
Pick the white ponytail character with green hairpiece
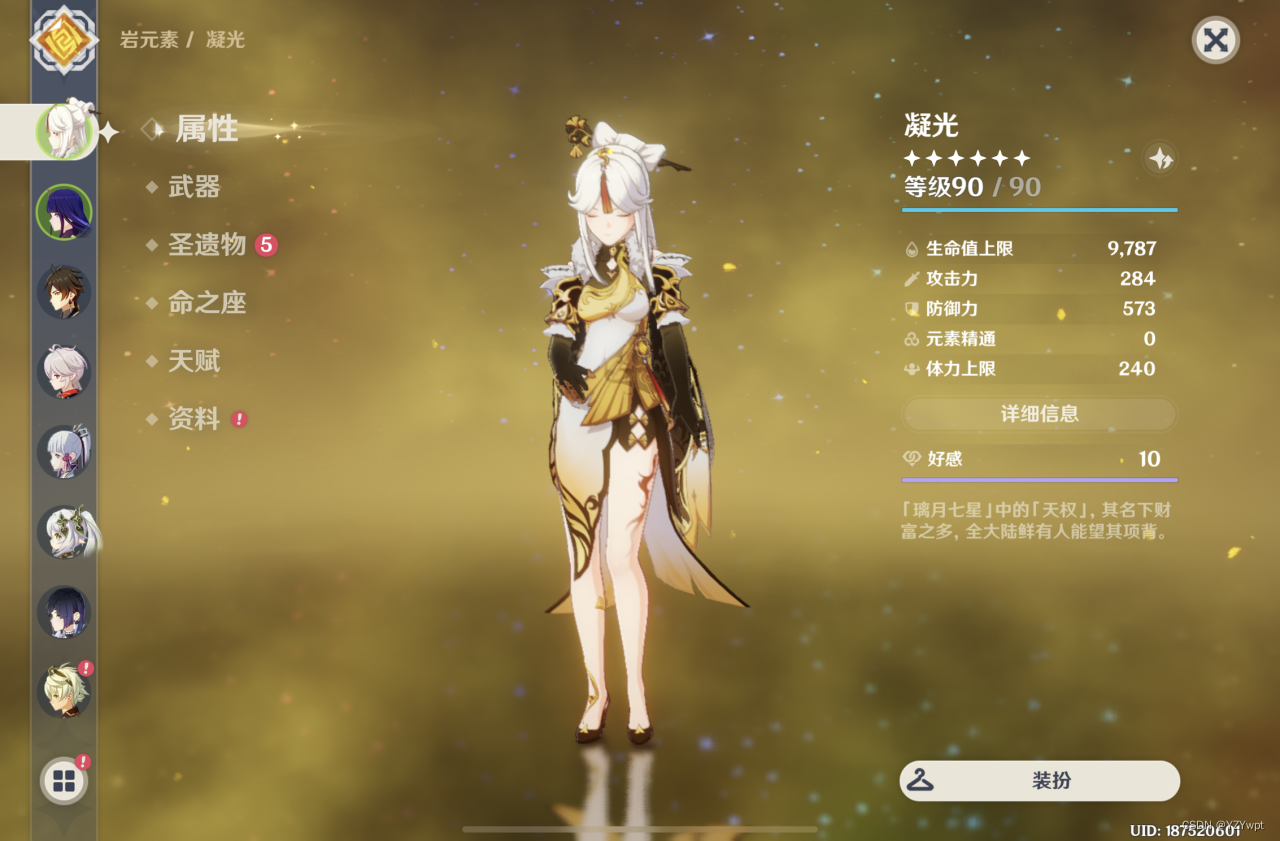pos(64,532)
